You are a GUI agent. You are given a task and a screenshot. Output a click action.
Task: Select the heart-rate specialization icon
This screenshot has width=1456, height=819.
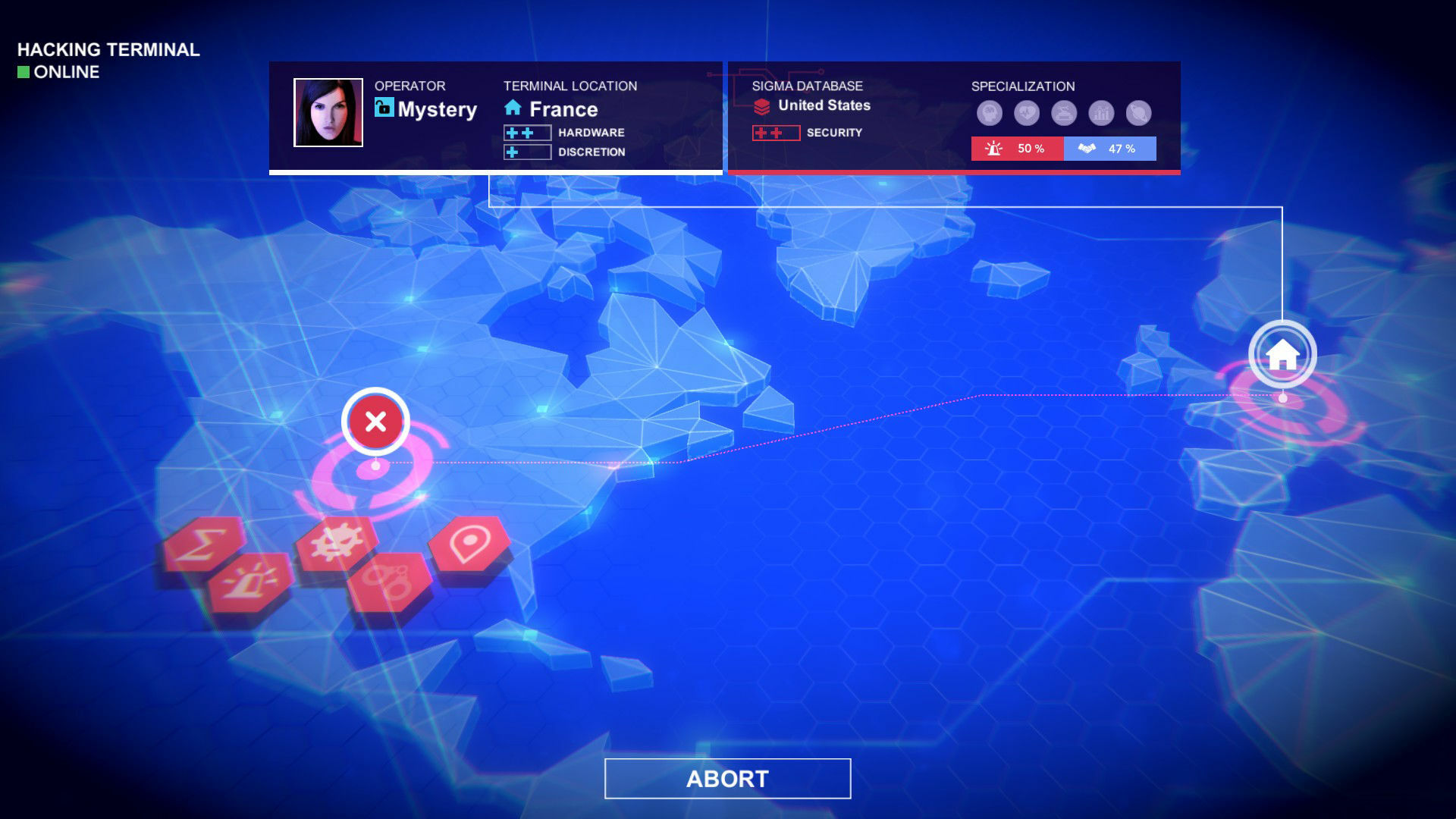tap(1025, 114)
